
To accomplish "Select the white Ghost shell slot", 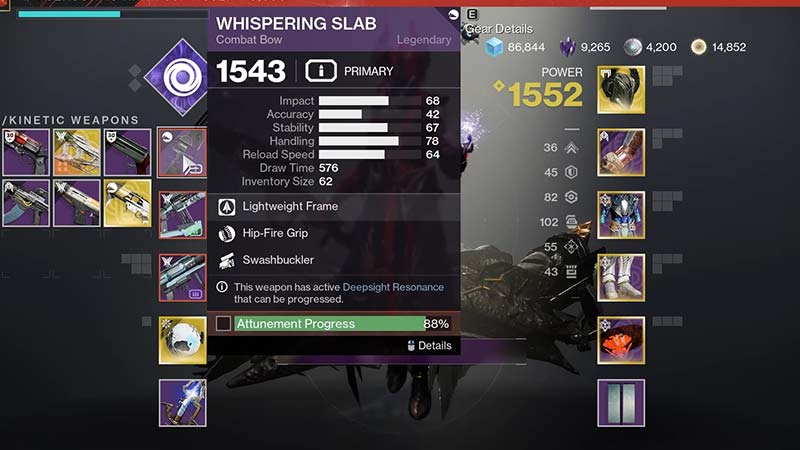I will (182, 340).
